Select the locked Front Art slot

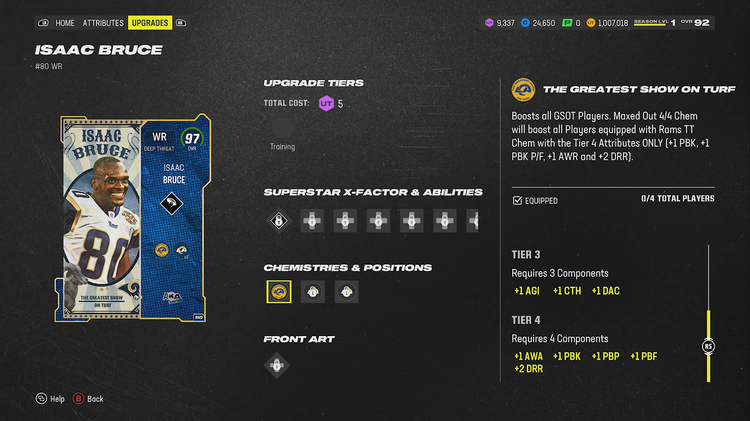[279, 365]
